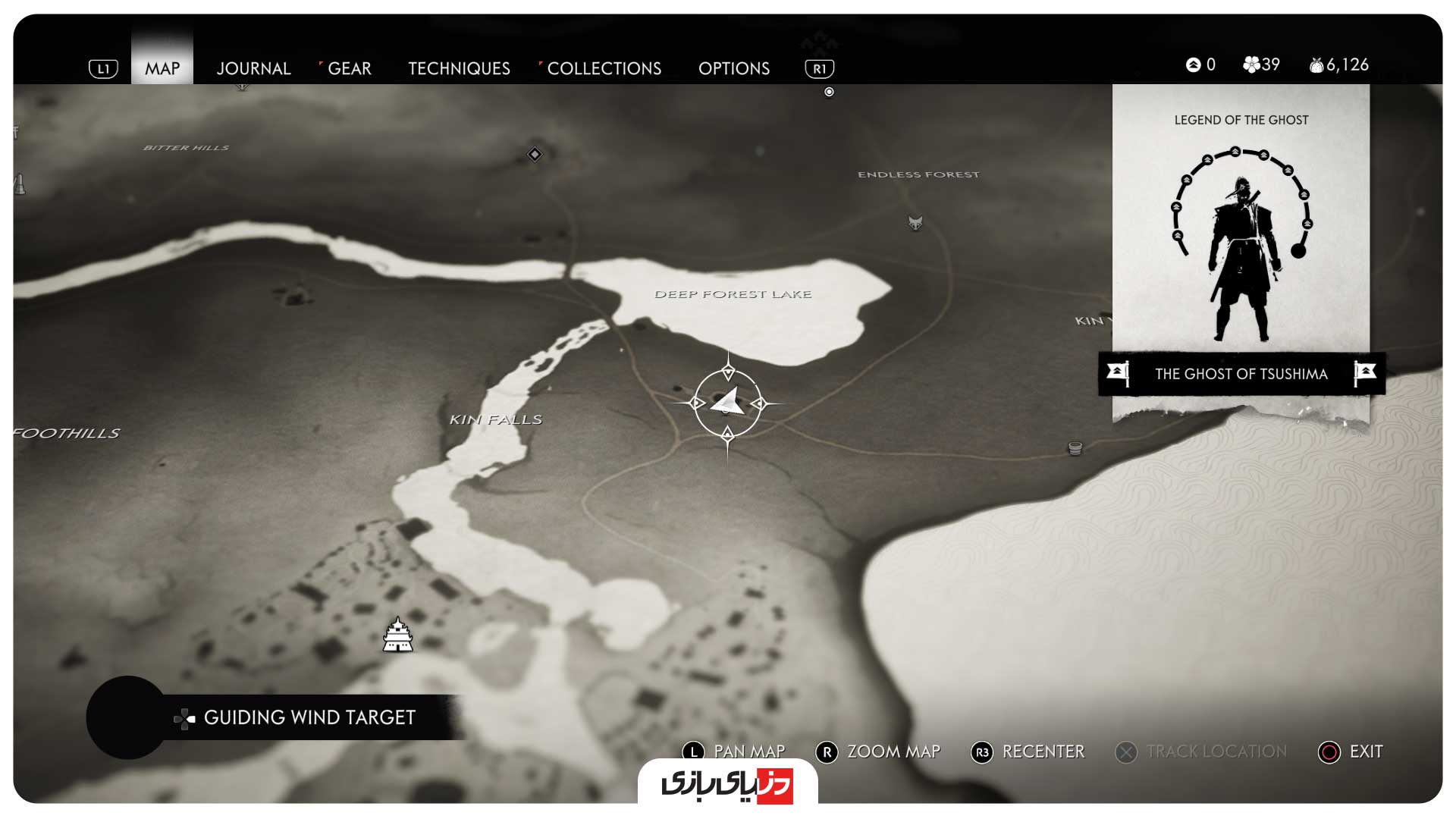The image size is (1456, 819).
Task: Open the Gear tab
Action: [349, 68]
